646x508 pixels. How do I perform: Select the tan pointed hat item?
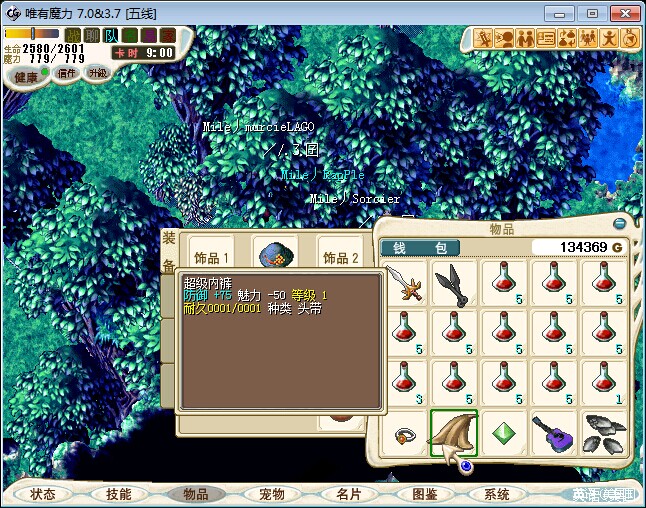tap(454, 434)
